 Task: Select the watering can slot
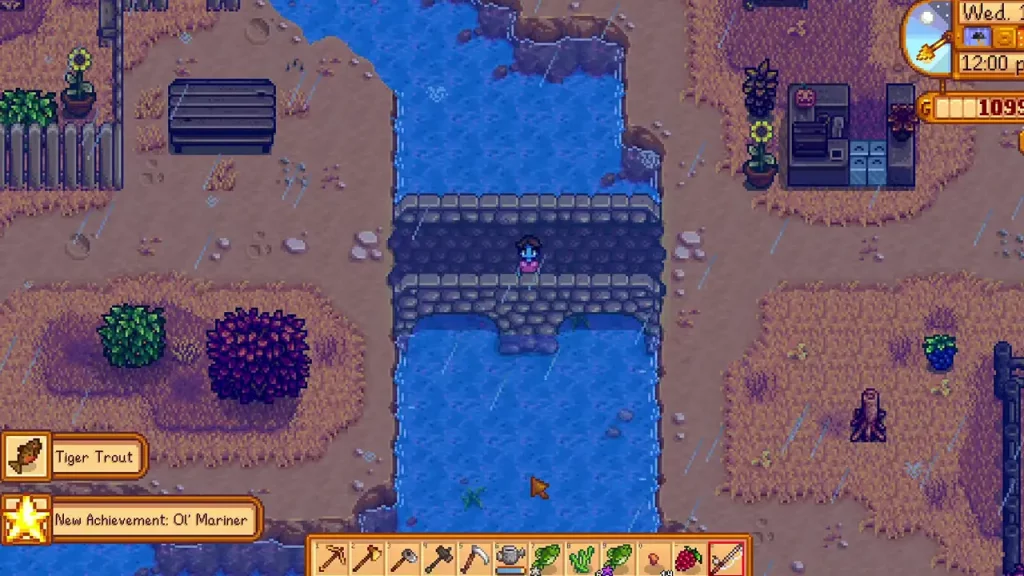pyautogui.click(x=511, y=558)
